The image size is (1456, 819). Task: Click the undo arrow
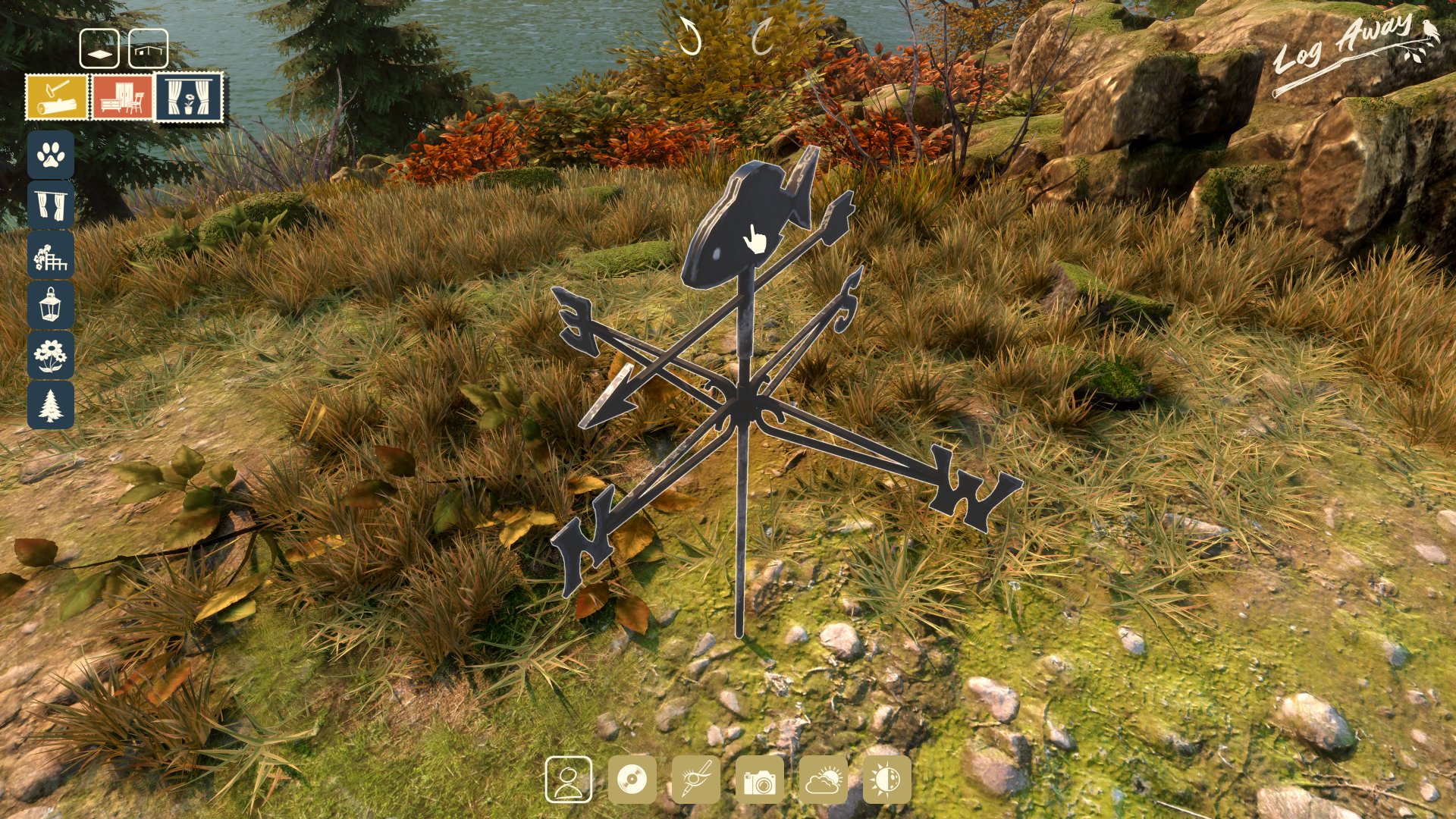point(689,36)
